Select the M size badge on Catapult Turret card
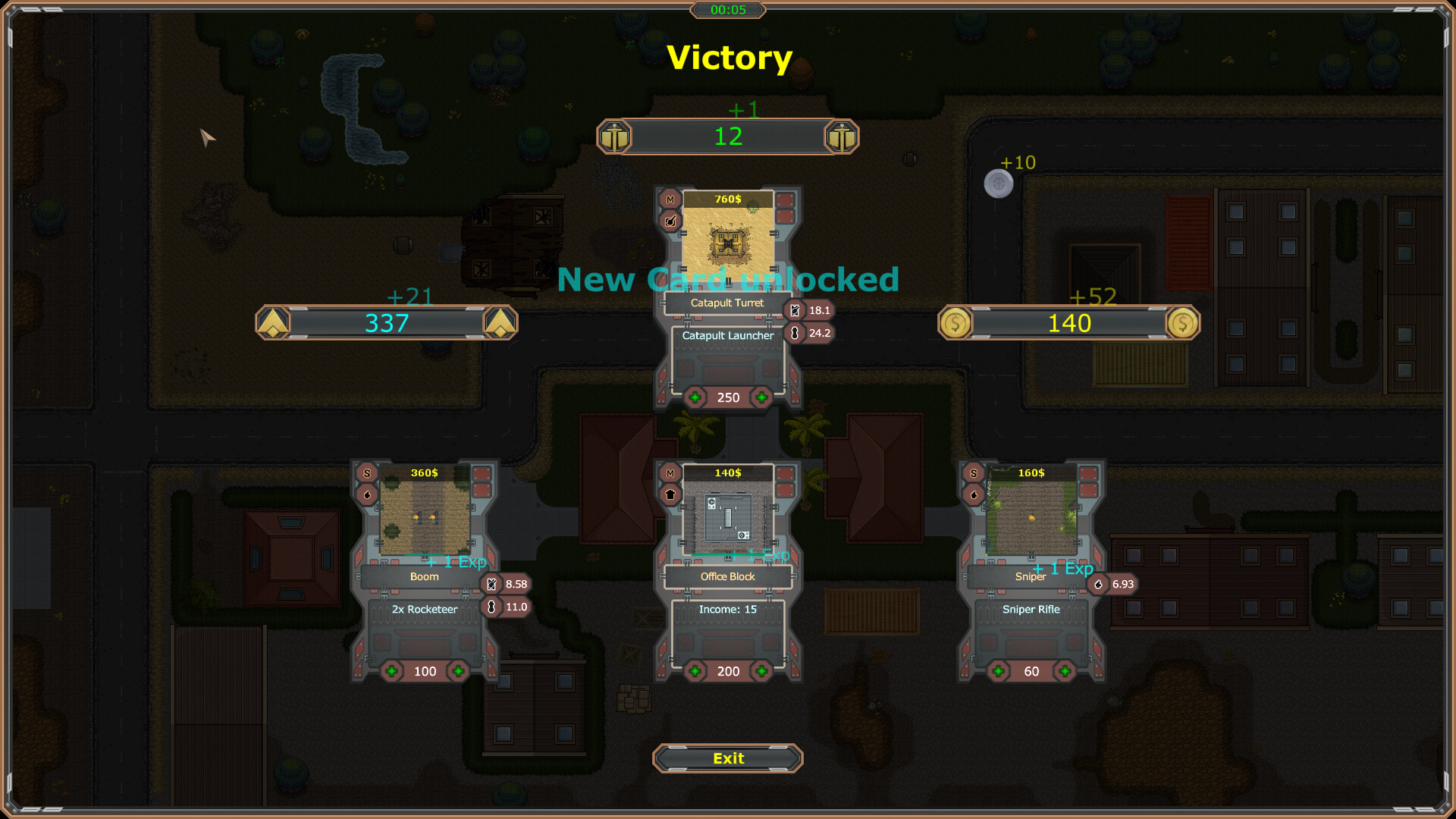 tap(670, 199)
